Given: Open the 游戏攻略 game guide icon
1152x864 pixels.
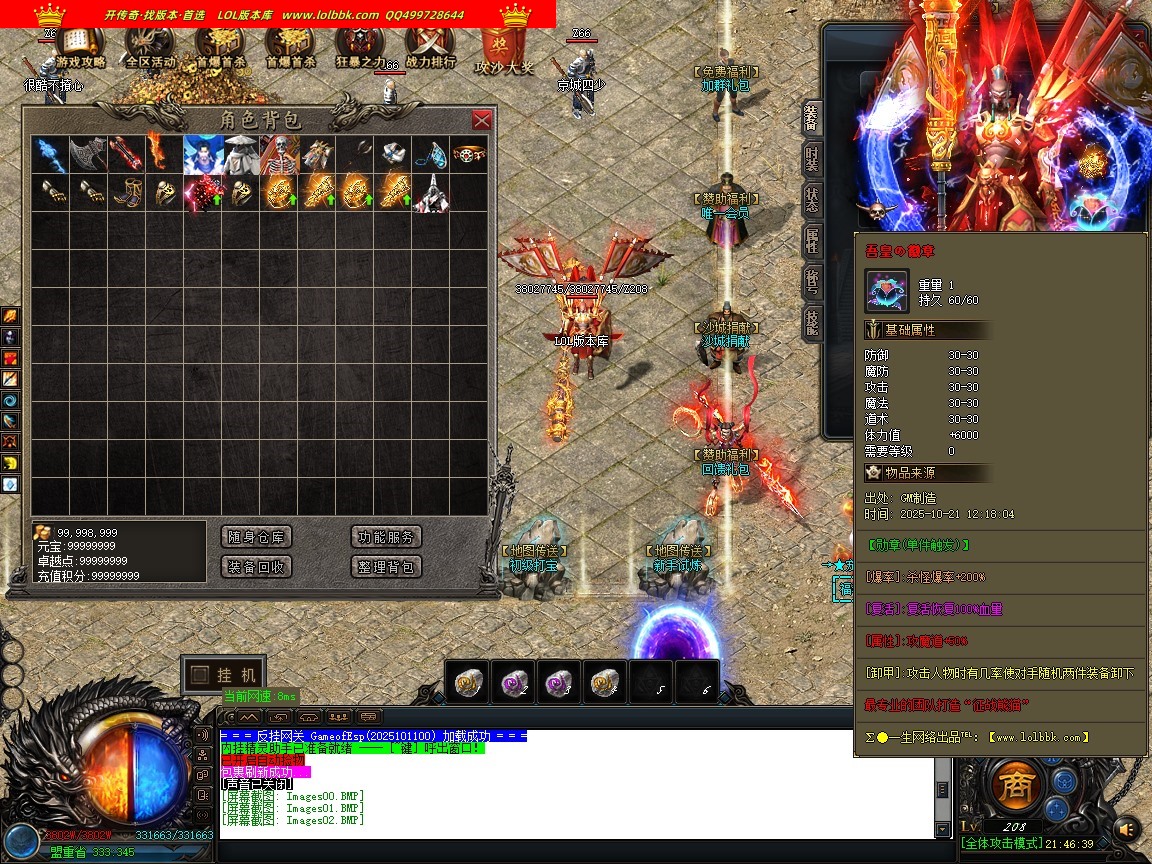Looking at the screenshot, I should (80, 46).
